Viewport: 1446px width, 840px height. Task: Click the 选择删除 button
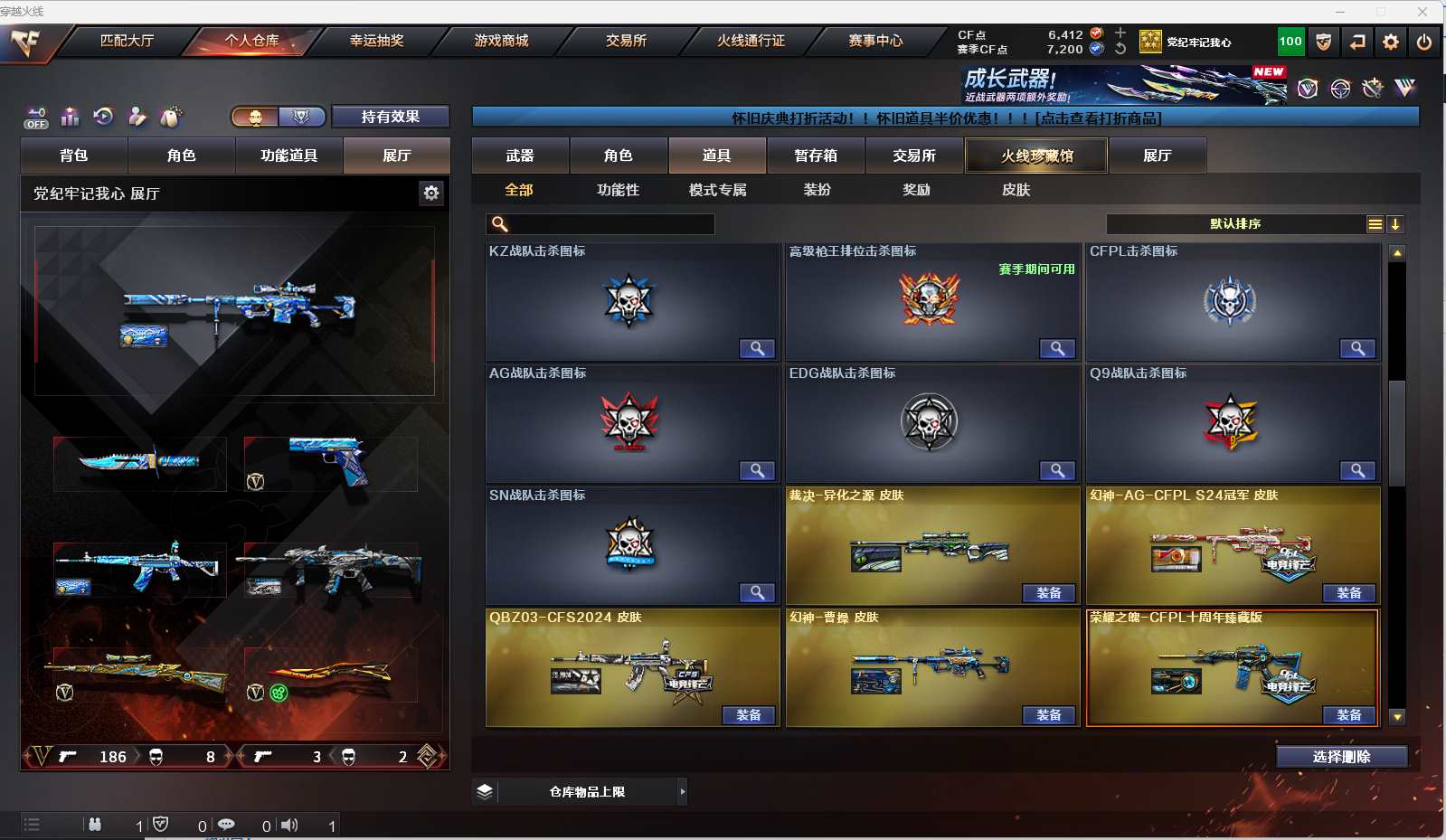click(1341, 757)
